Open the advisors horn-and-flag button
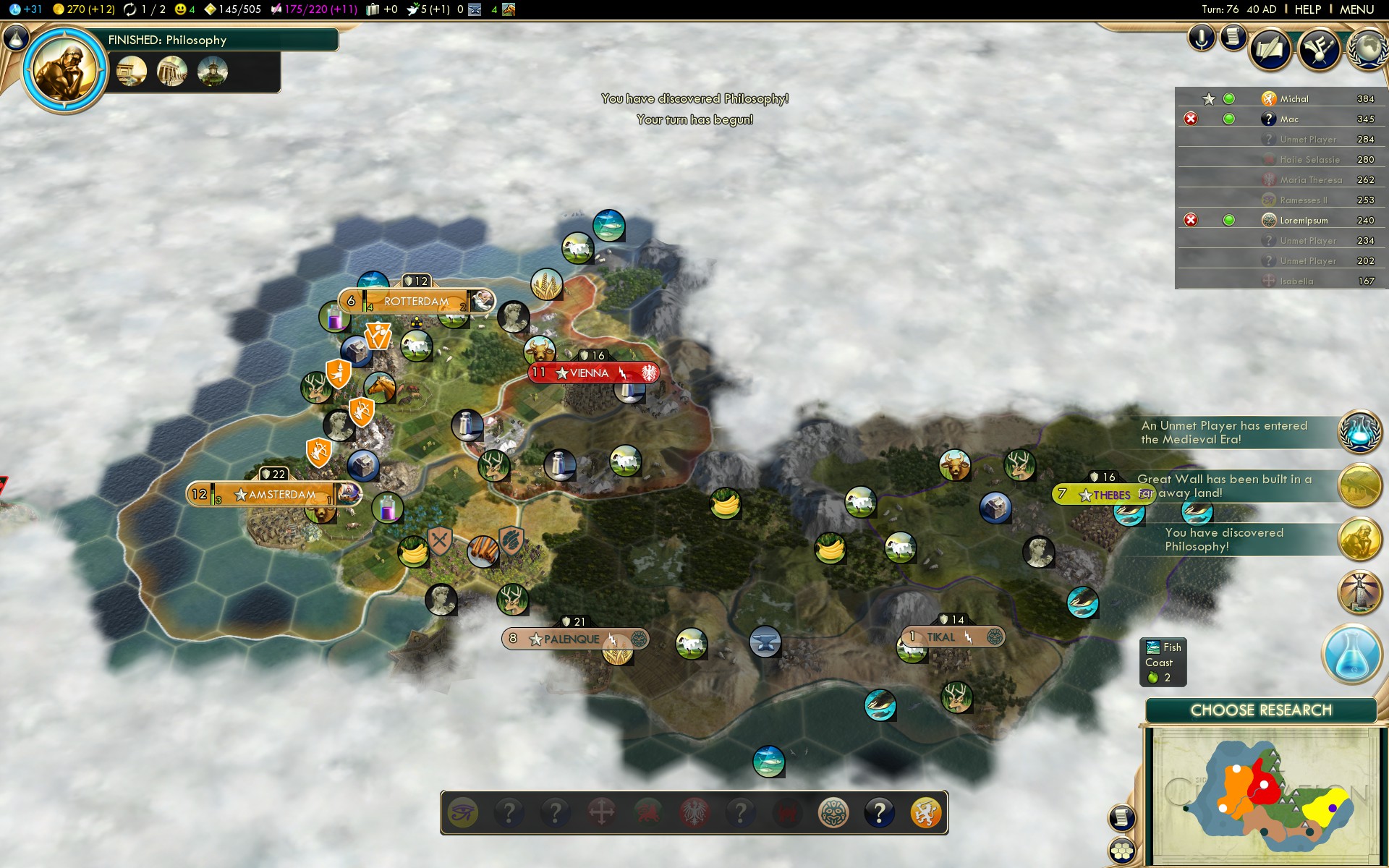Image resolution: width=1389 pixels, height=868 pixels. [1319, 49]
